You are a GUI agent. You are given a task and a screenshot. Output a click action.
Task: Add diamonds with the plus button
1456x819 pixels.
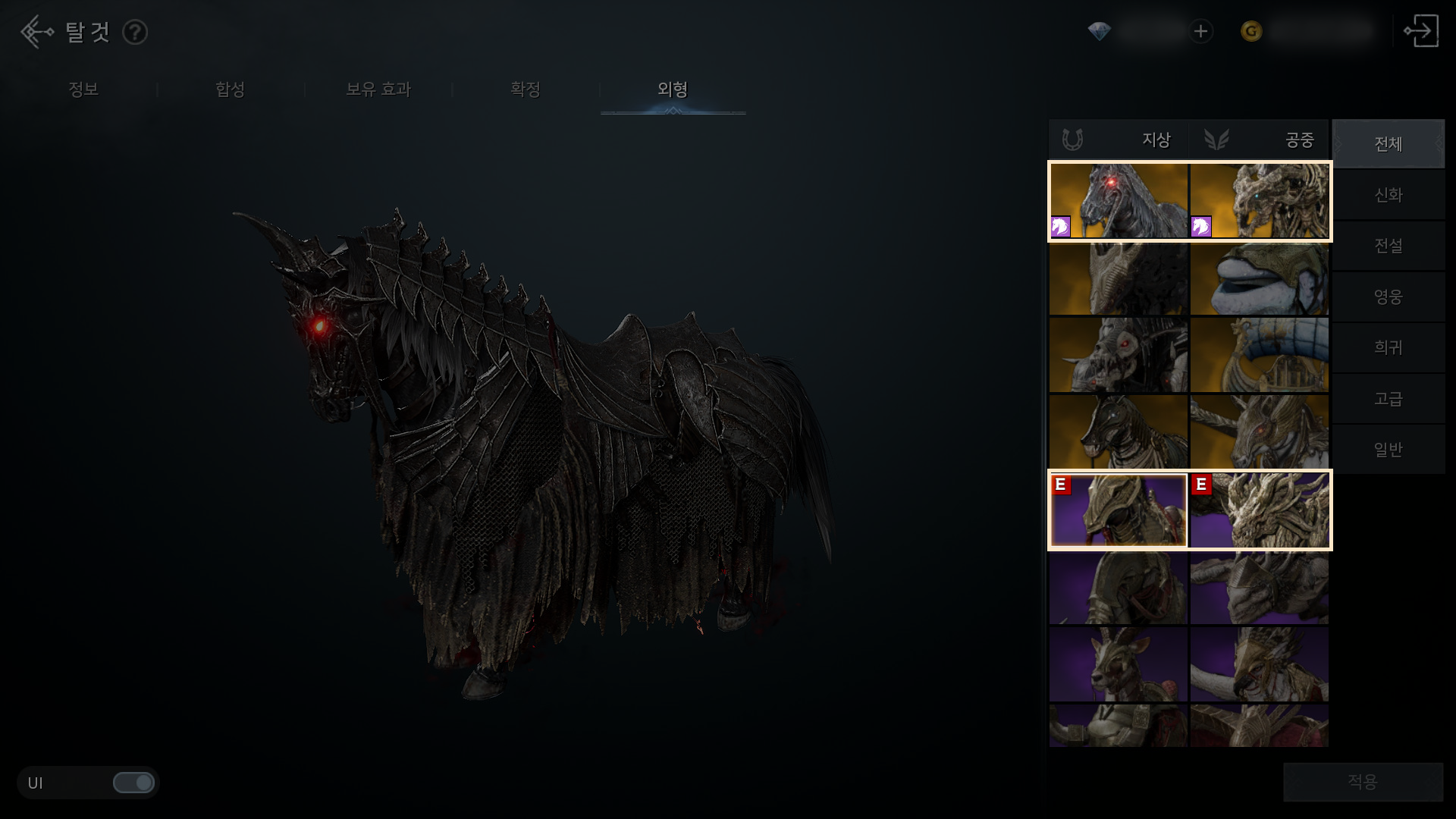pyautogui.click(x=1200, y=32)
